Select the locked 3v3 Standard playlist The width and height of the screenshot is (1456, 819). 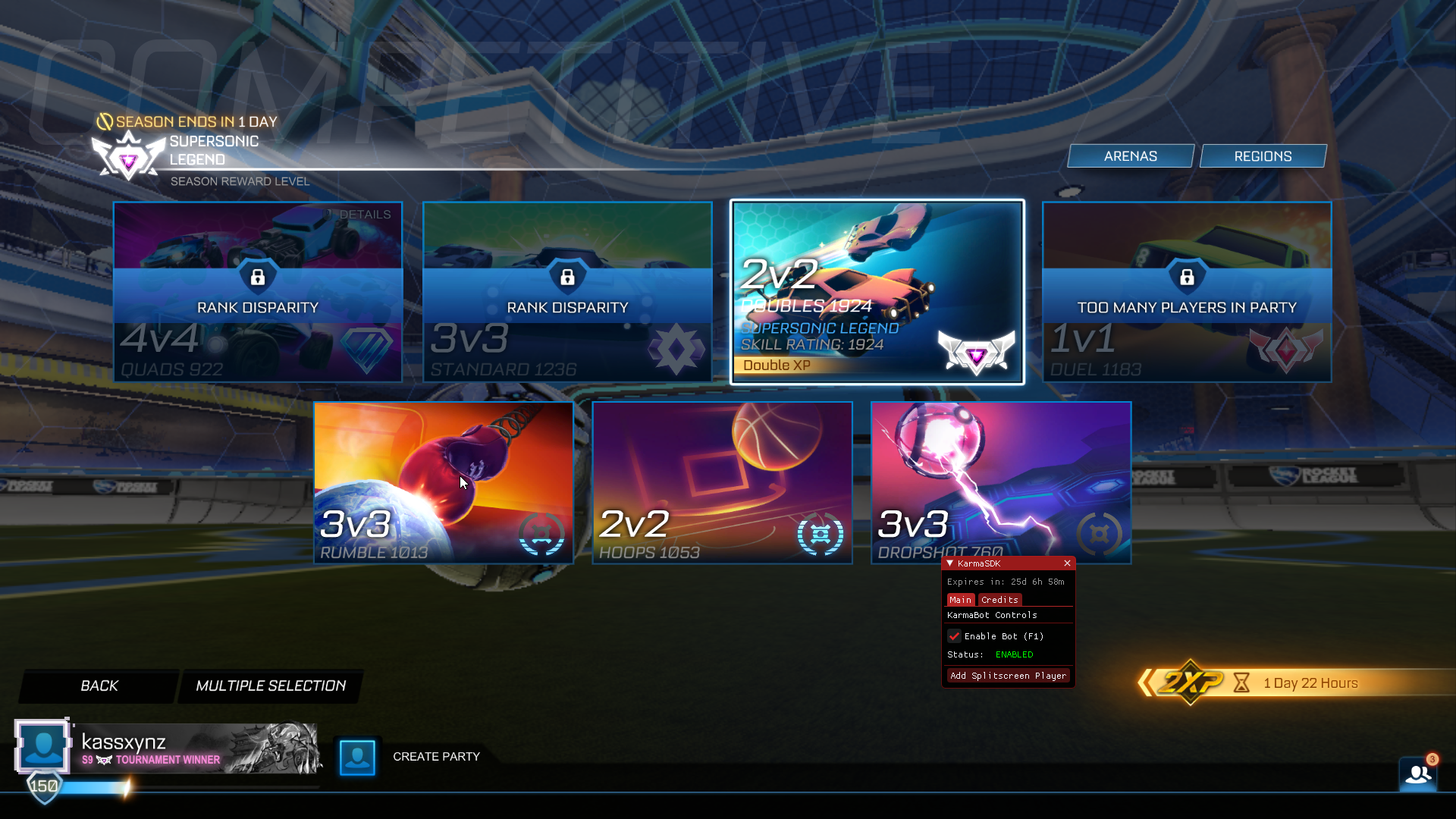click(x=567, y=292)
